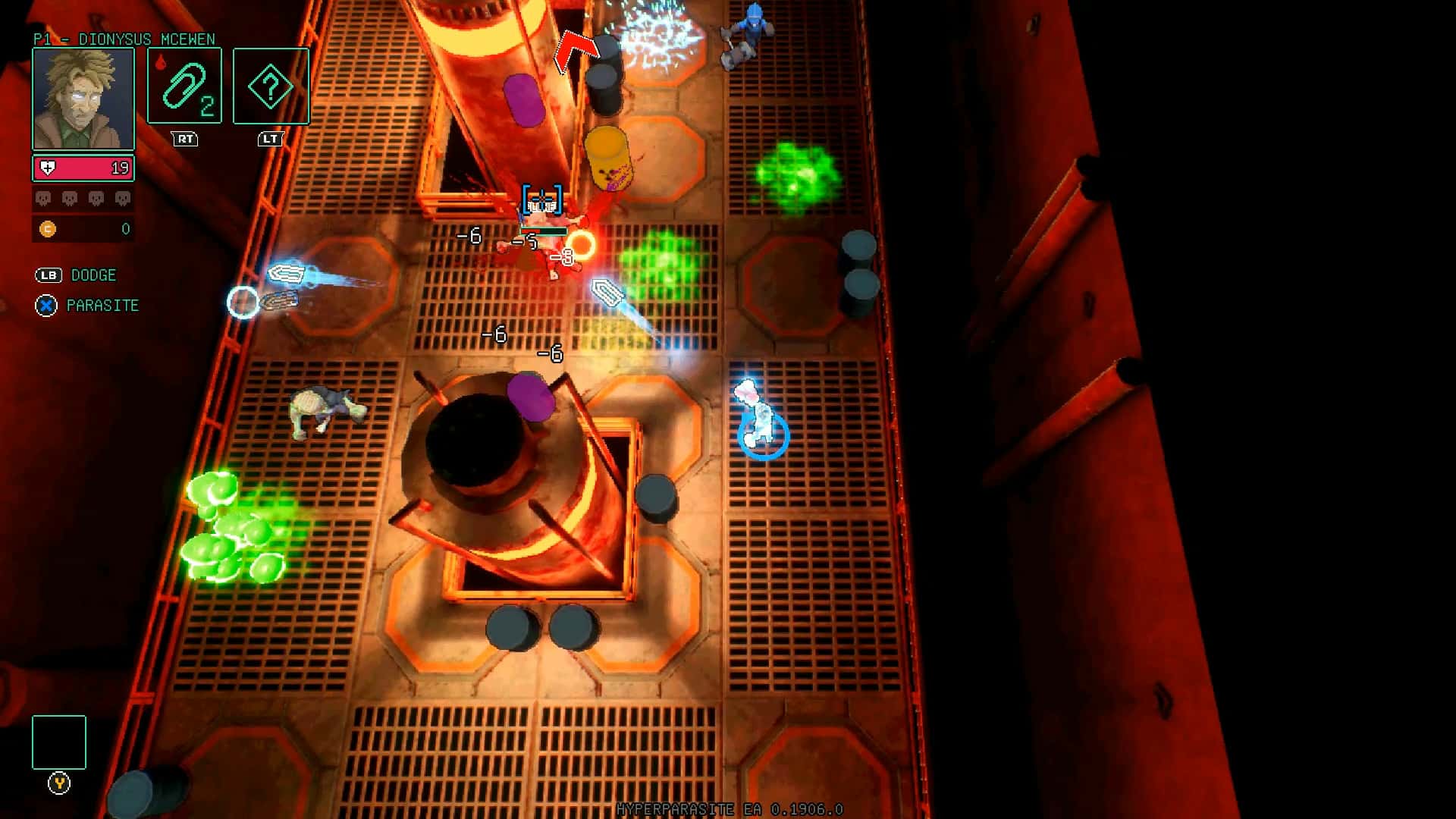1456x819 pixels.
Task: Click the PARASITE label text
Action: point(102,306)
